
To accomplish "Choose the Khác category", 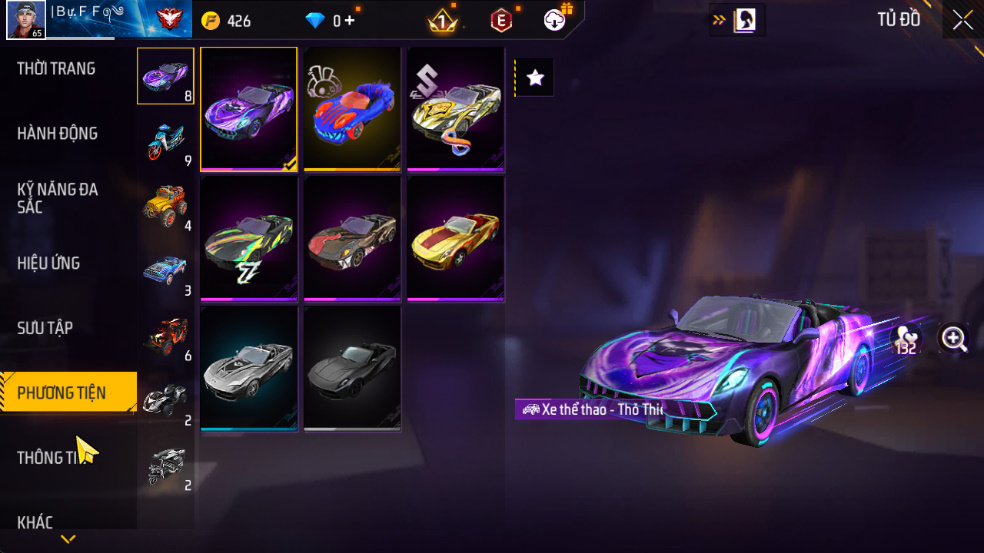I will [35, 521].
